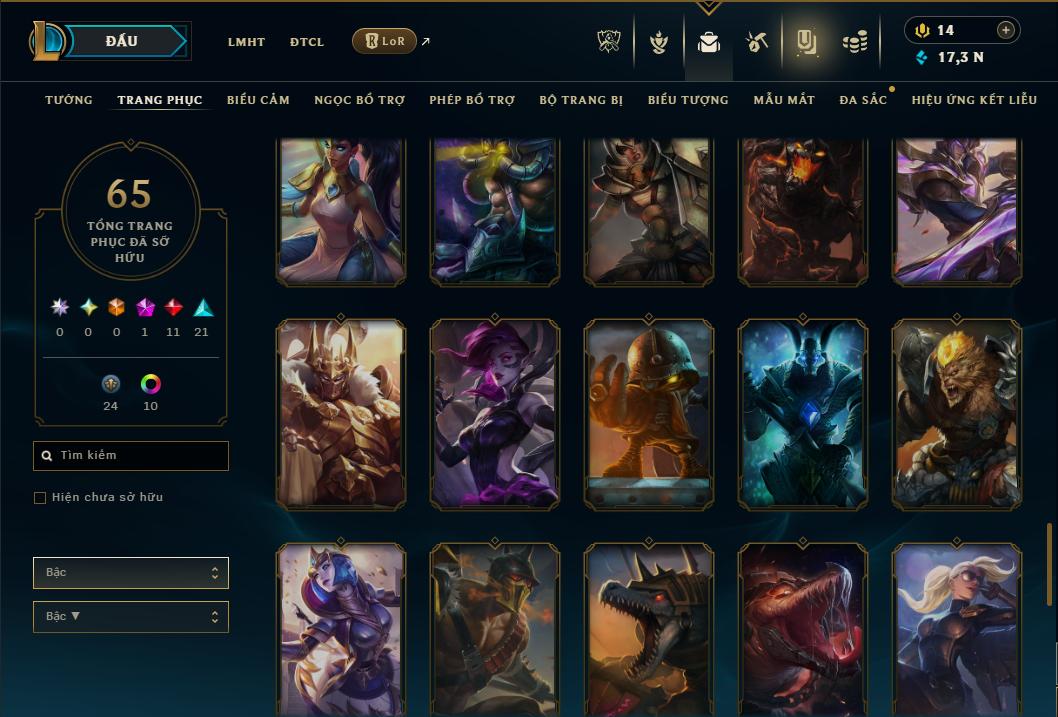Launch the LoR shortcut button
1058x717 pixels.
[x=385, y=41]
